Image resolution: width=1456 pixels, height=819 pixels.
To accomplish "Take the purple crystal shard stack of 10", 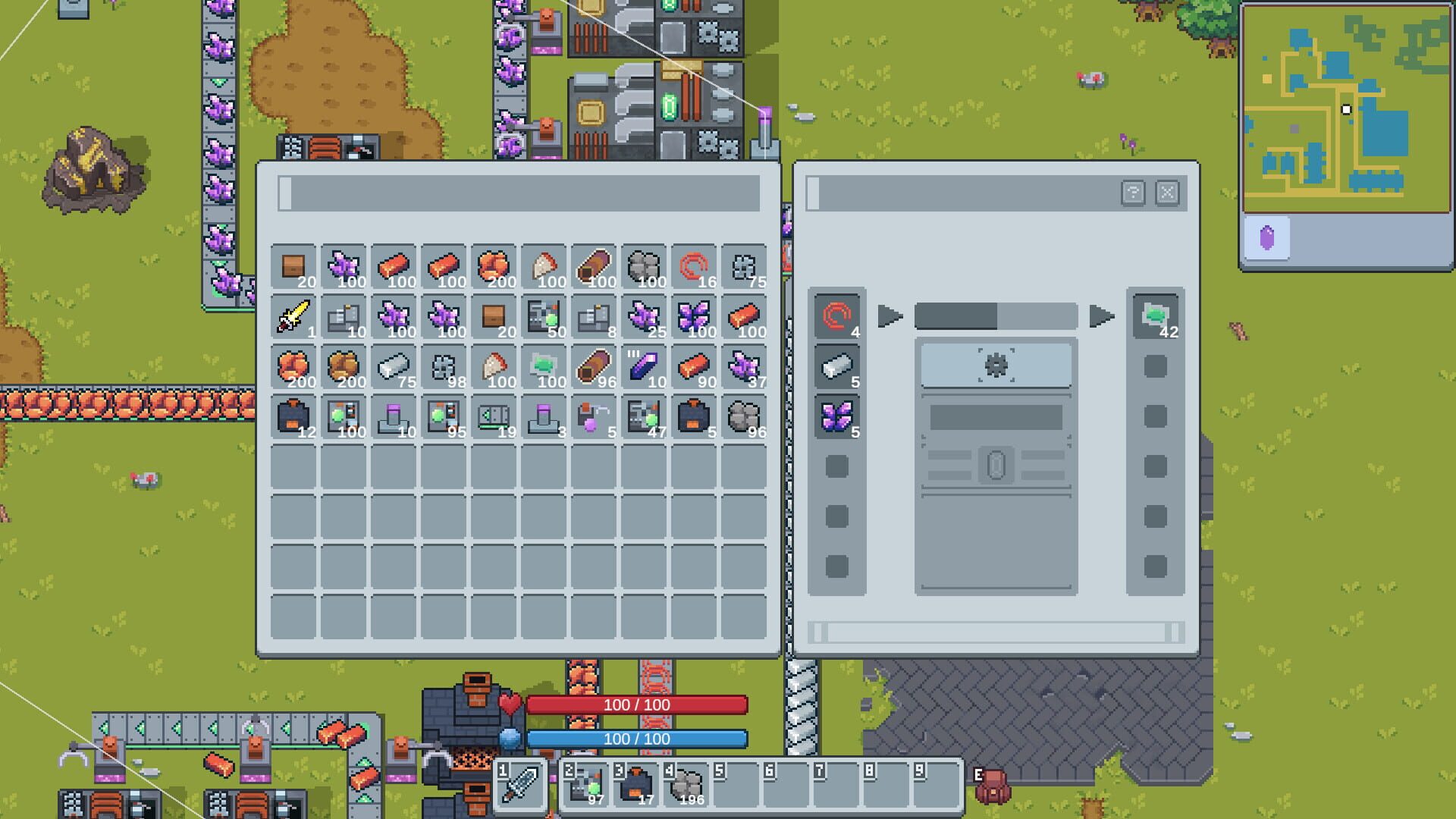I will [643, 367].
